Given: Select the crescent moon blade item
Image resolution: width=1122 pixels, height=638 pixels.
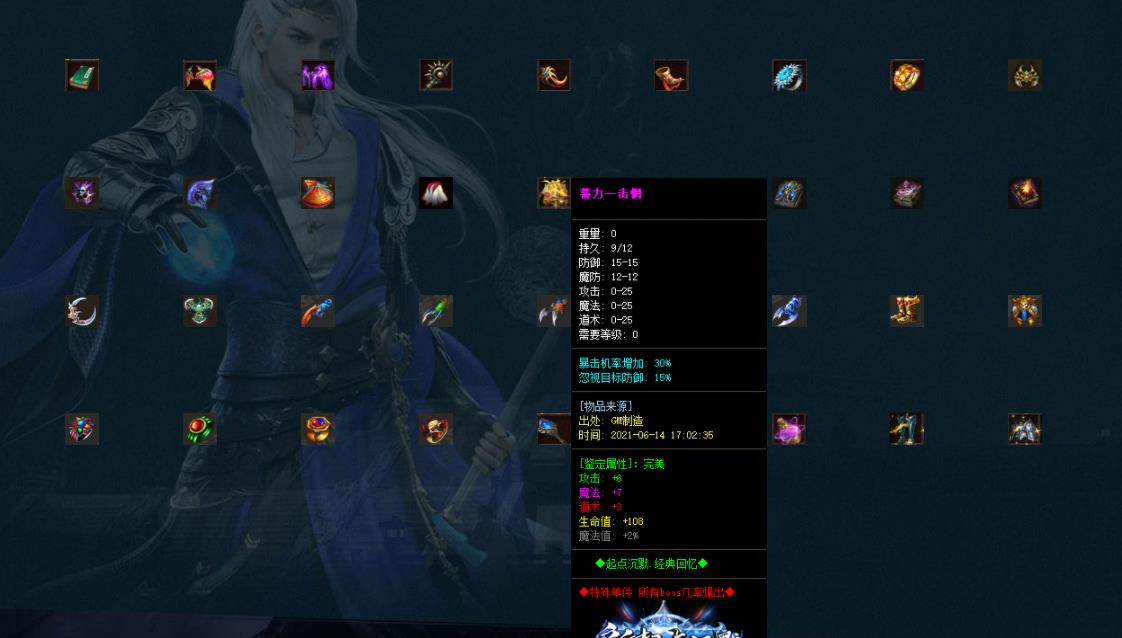Looking at the screenshot, I should point(82,311).
